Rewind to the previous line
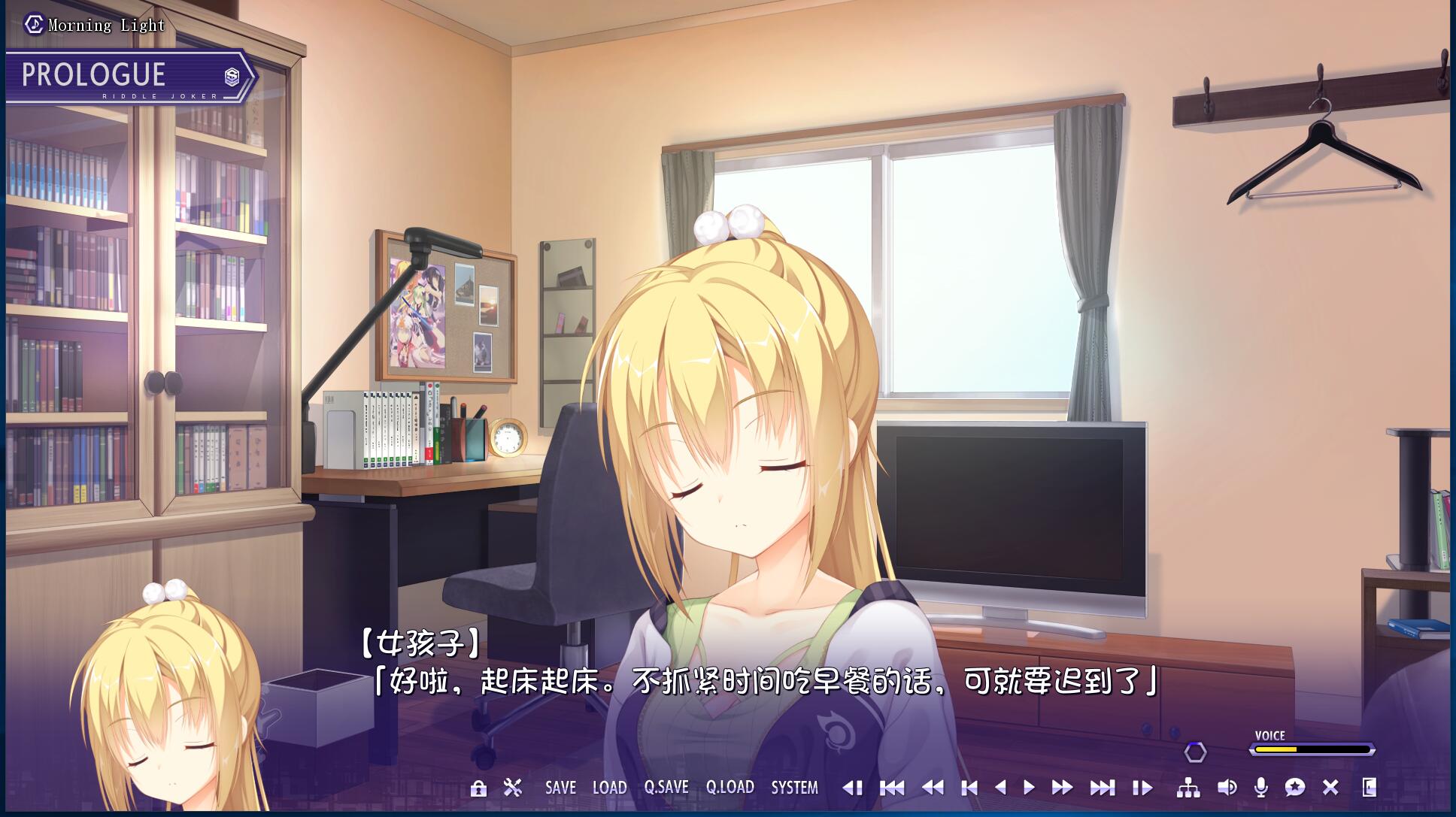 coord(935,788)
